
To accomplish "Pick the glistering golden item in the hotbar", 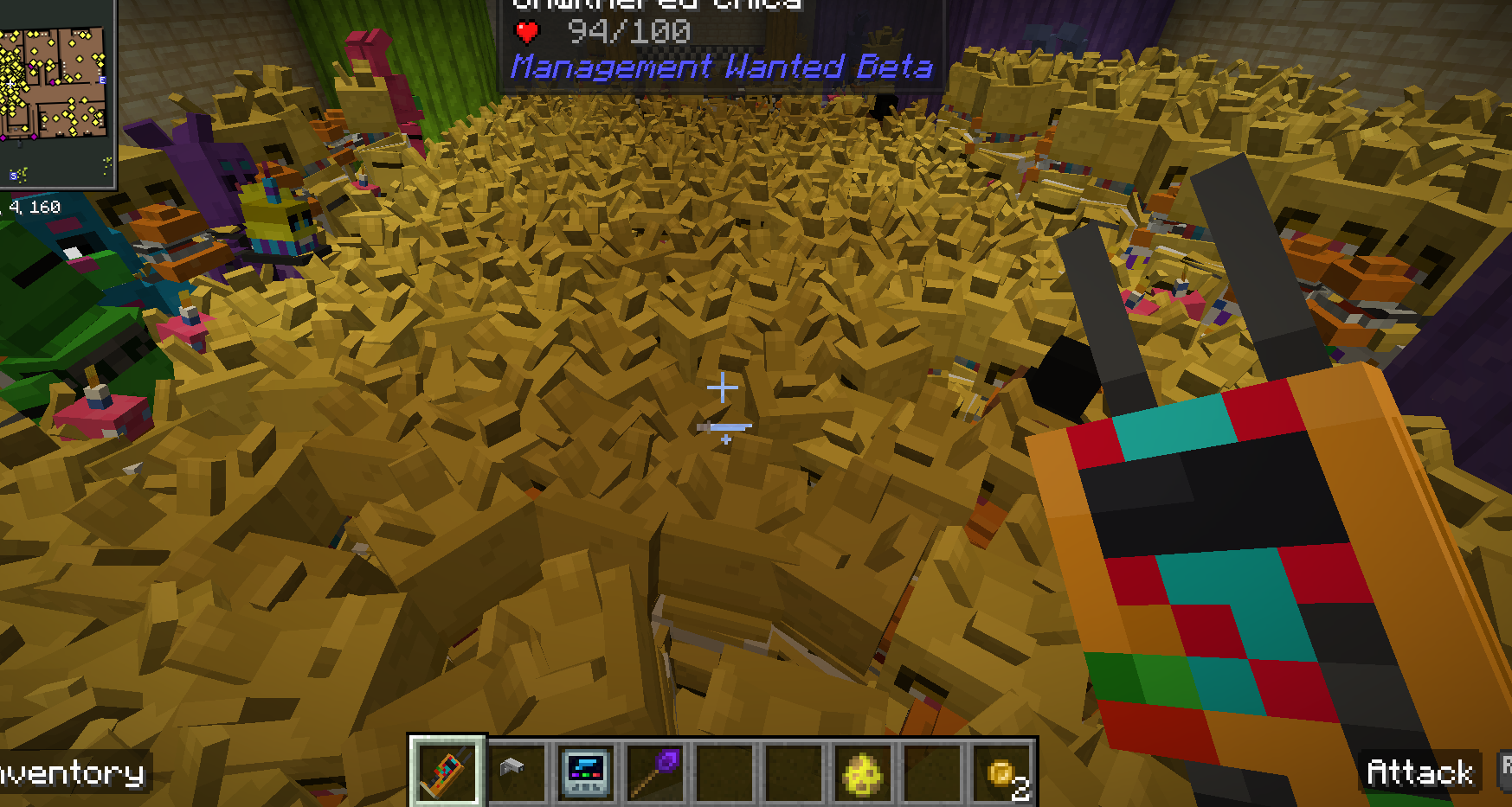I will pos(862,772).
